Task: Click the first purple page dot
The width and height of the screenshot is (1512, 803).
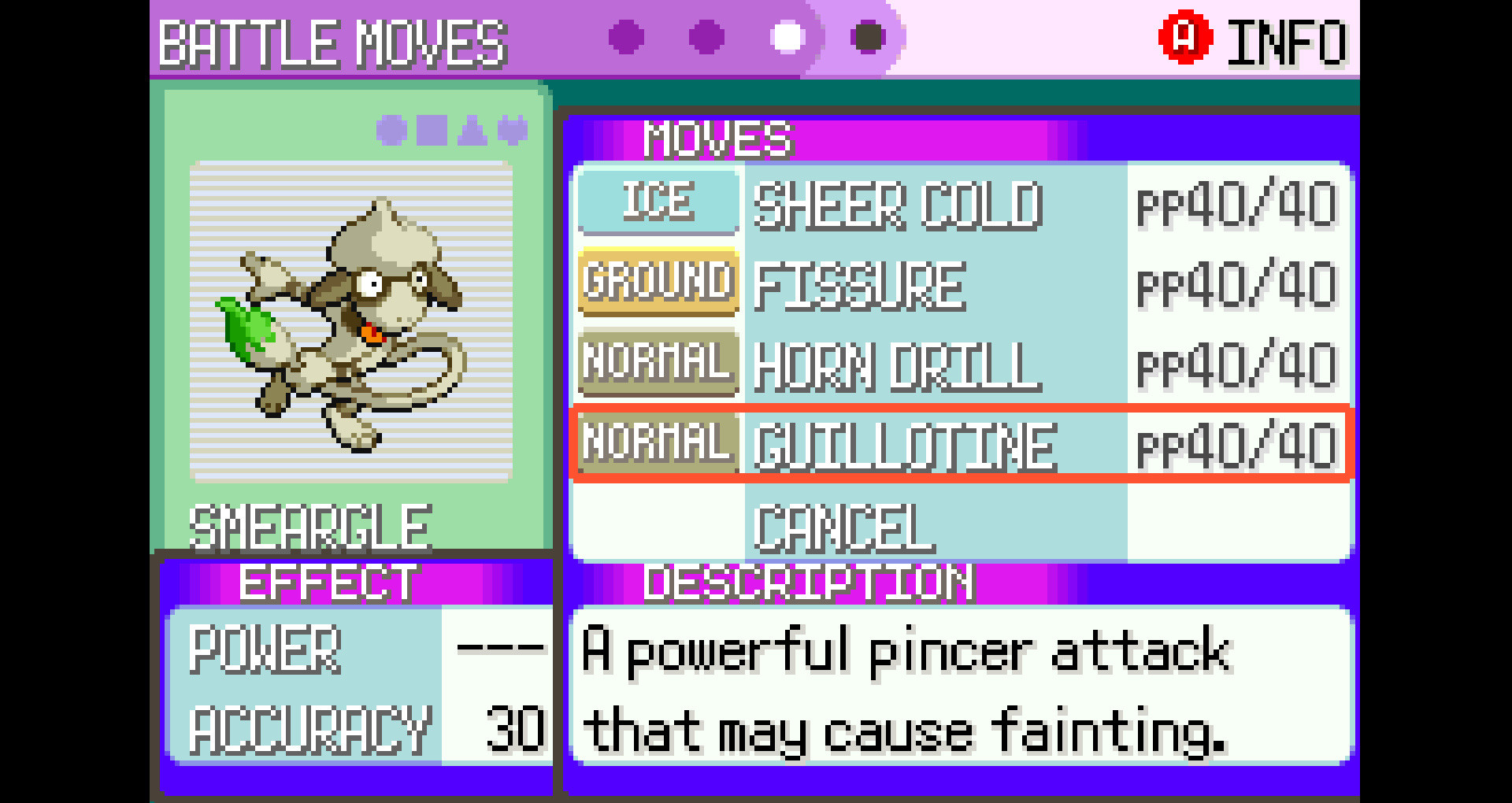Action: pyautogui.click(x=624, y=35)
